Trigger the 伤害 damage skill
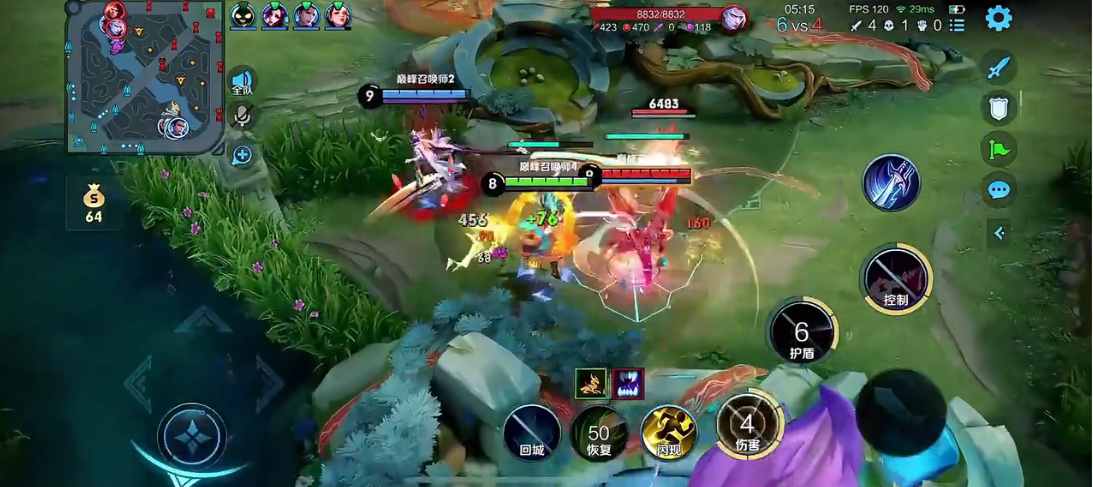Image resolution: width=1093 pixels, height=487 pixels. [x=748, y=426]
